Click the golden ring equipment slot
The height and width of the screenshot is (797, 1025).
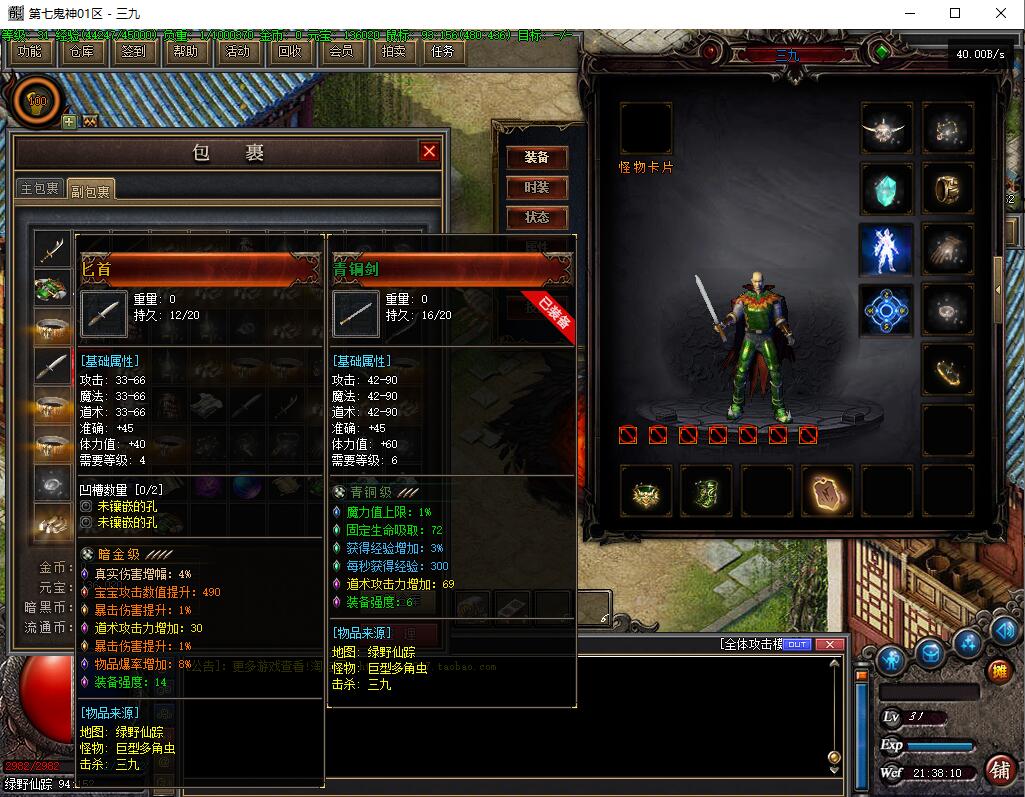pyautogui.click(x=947, y=189)
